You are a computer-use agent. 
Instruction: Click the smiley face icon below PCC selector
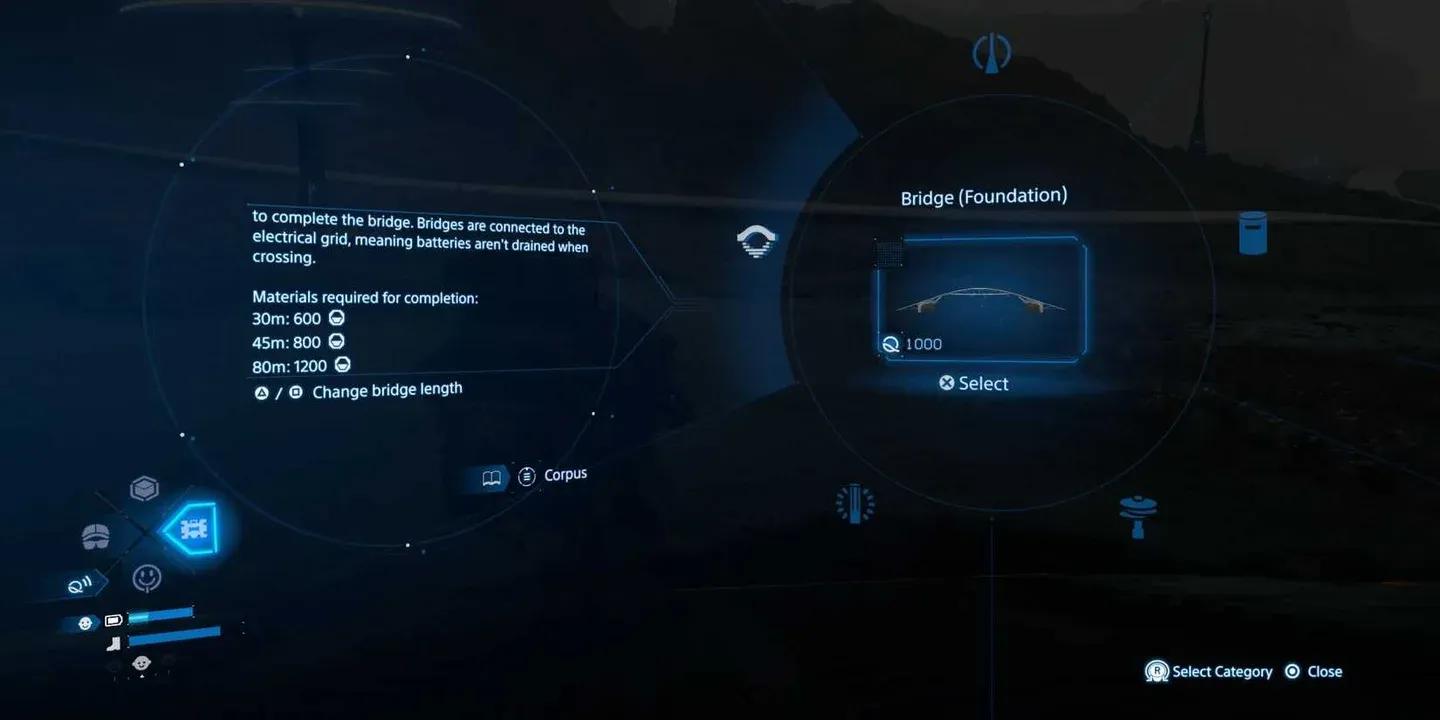[x=146, y=578]
